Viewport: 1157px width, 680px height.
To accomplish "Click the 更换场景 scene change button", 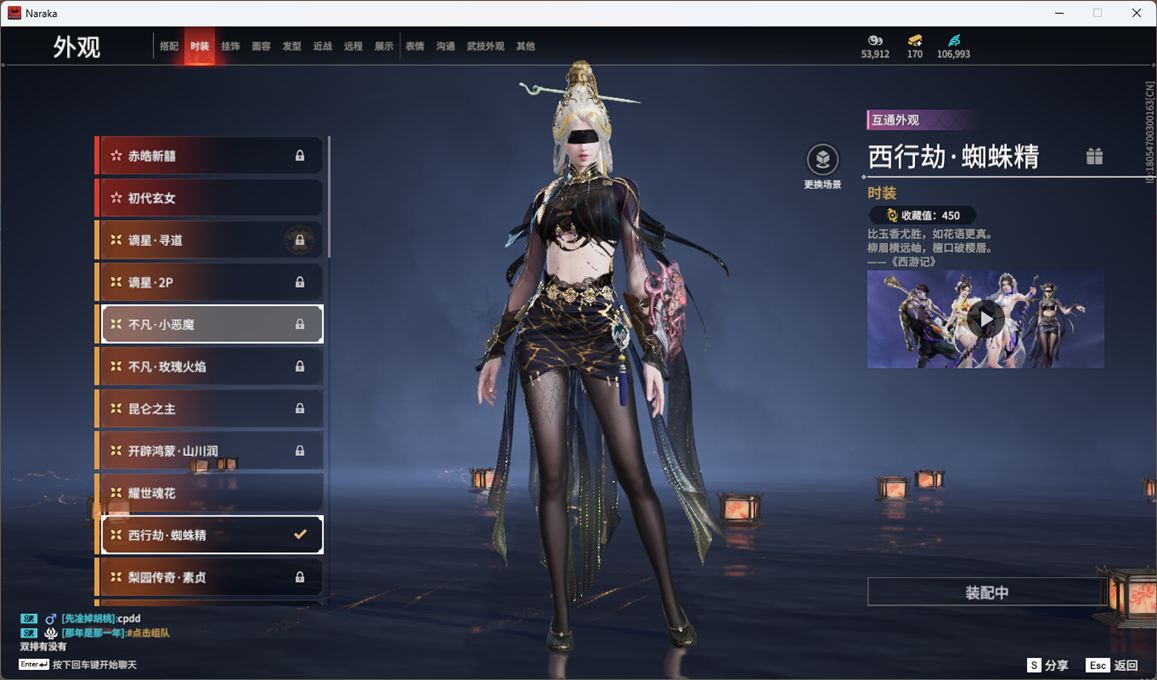I will (x=822, y=160).
